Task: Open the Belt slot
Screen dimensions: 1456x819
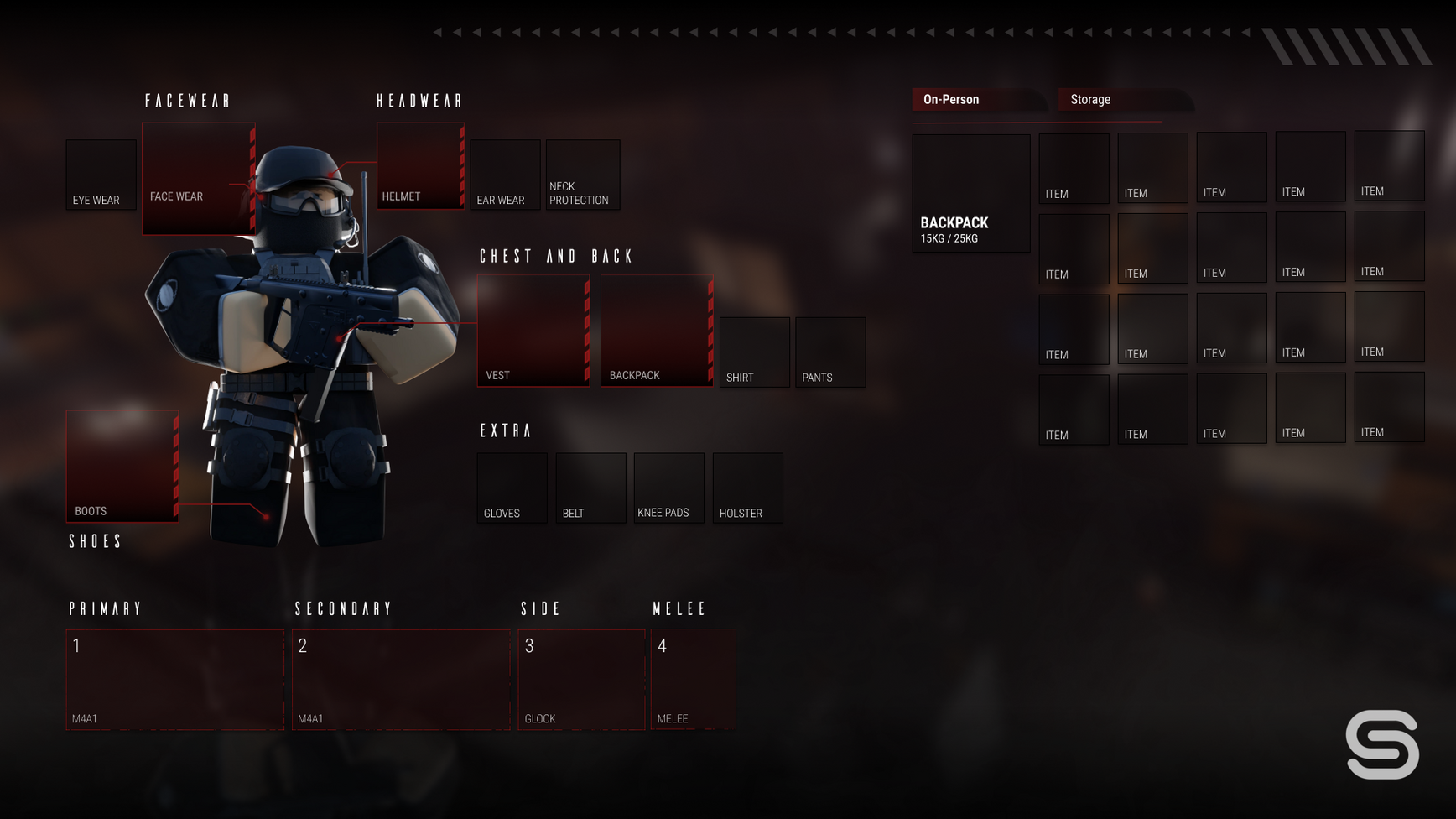Action: 590,488
